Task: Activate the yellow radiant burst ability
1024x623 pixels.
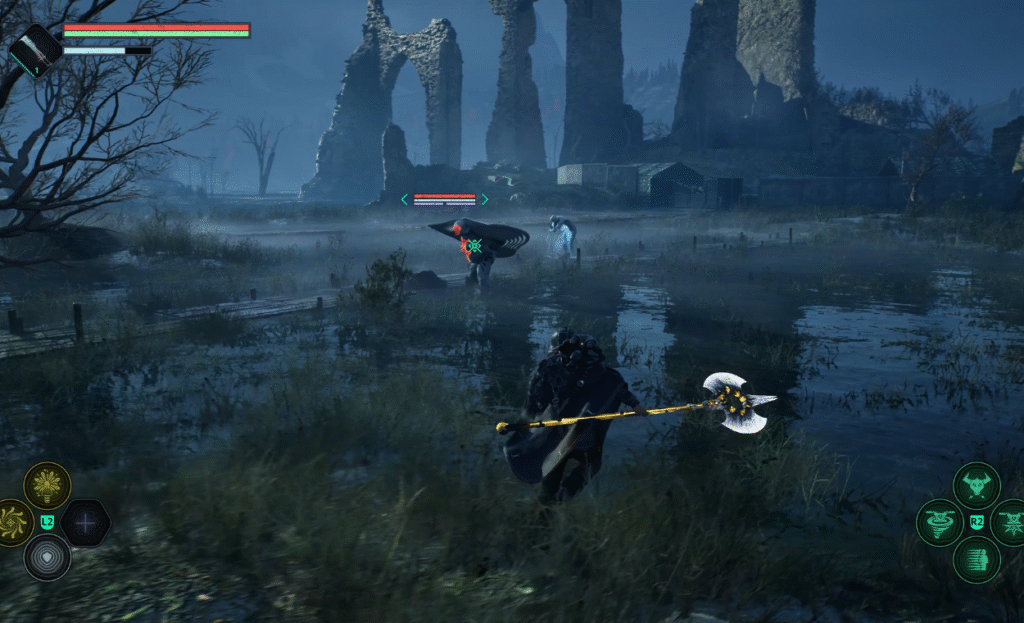Action: click(47, 485)
